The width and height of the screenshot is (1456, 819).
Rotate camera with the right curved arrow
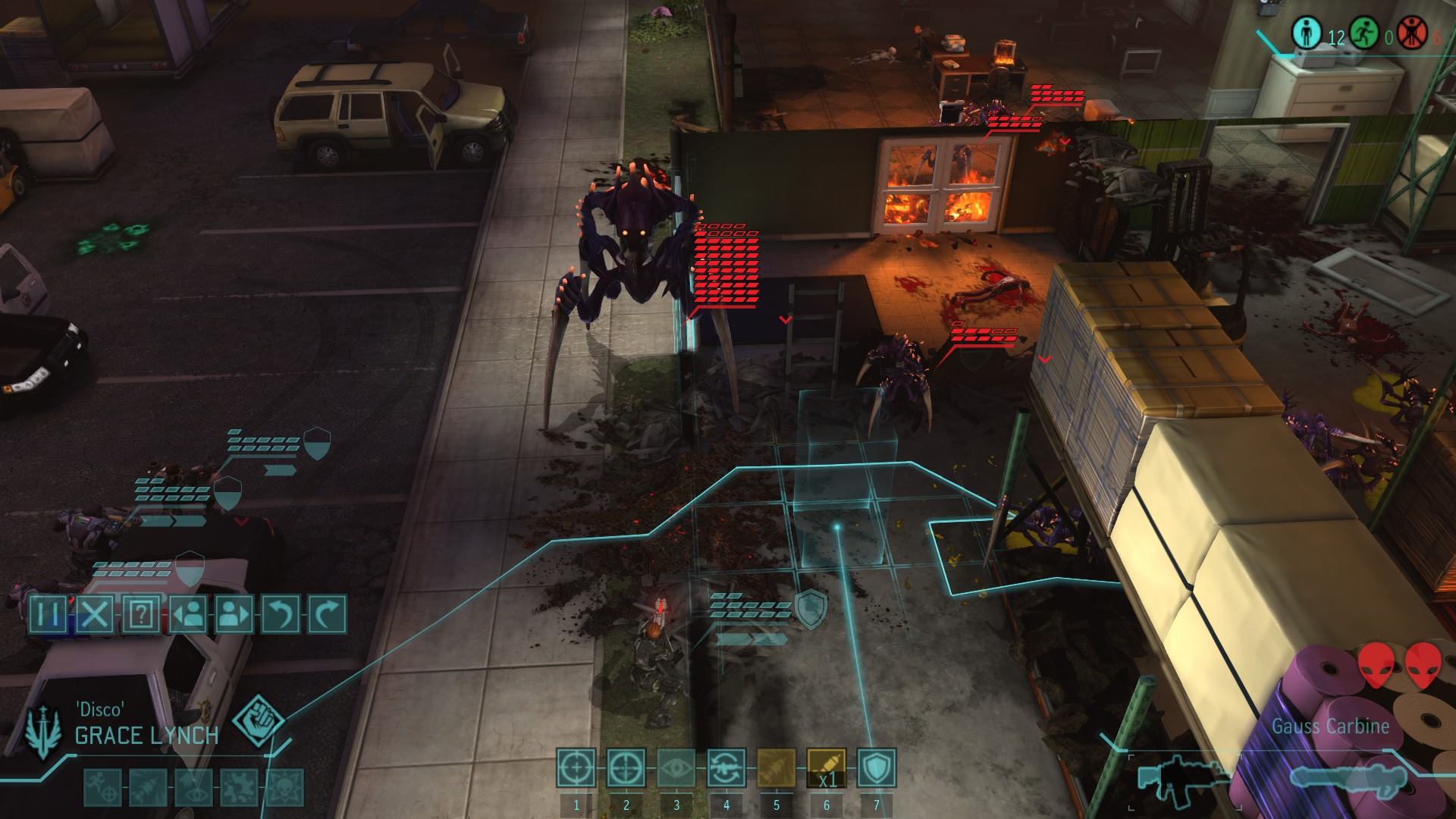pos(327,613)
